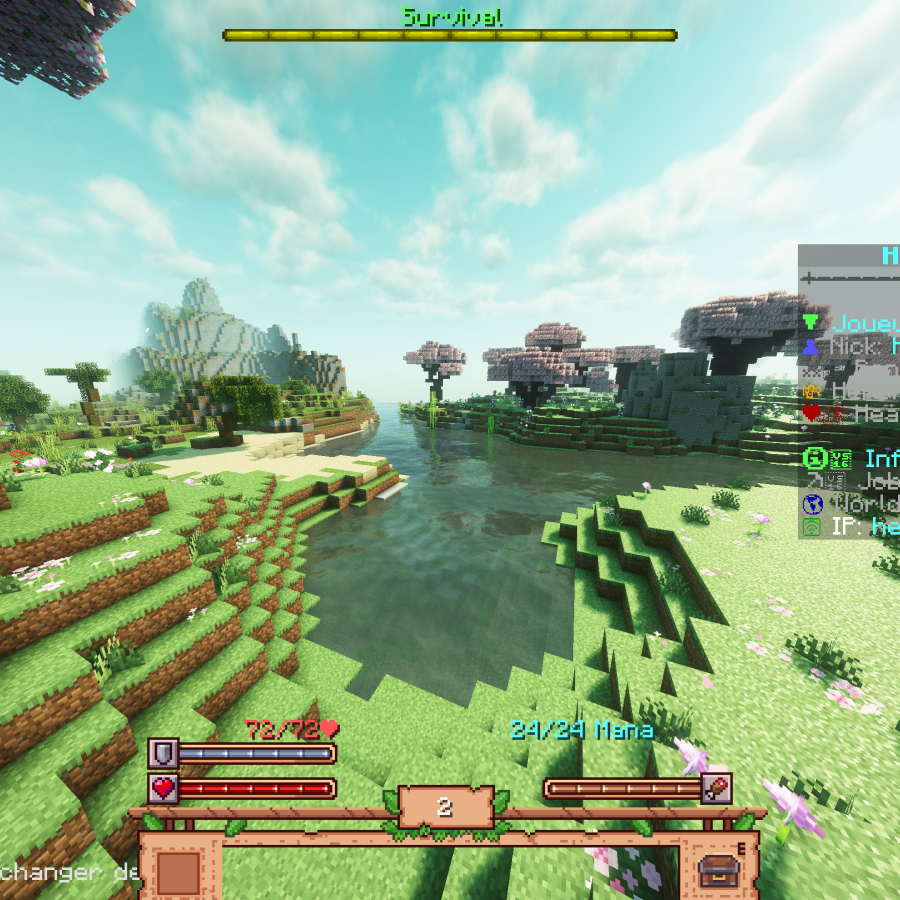
Task: Open the chest inventory icon
Action: [719, 871]
